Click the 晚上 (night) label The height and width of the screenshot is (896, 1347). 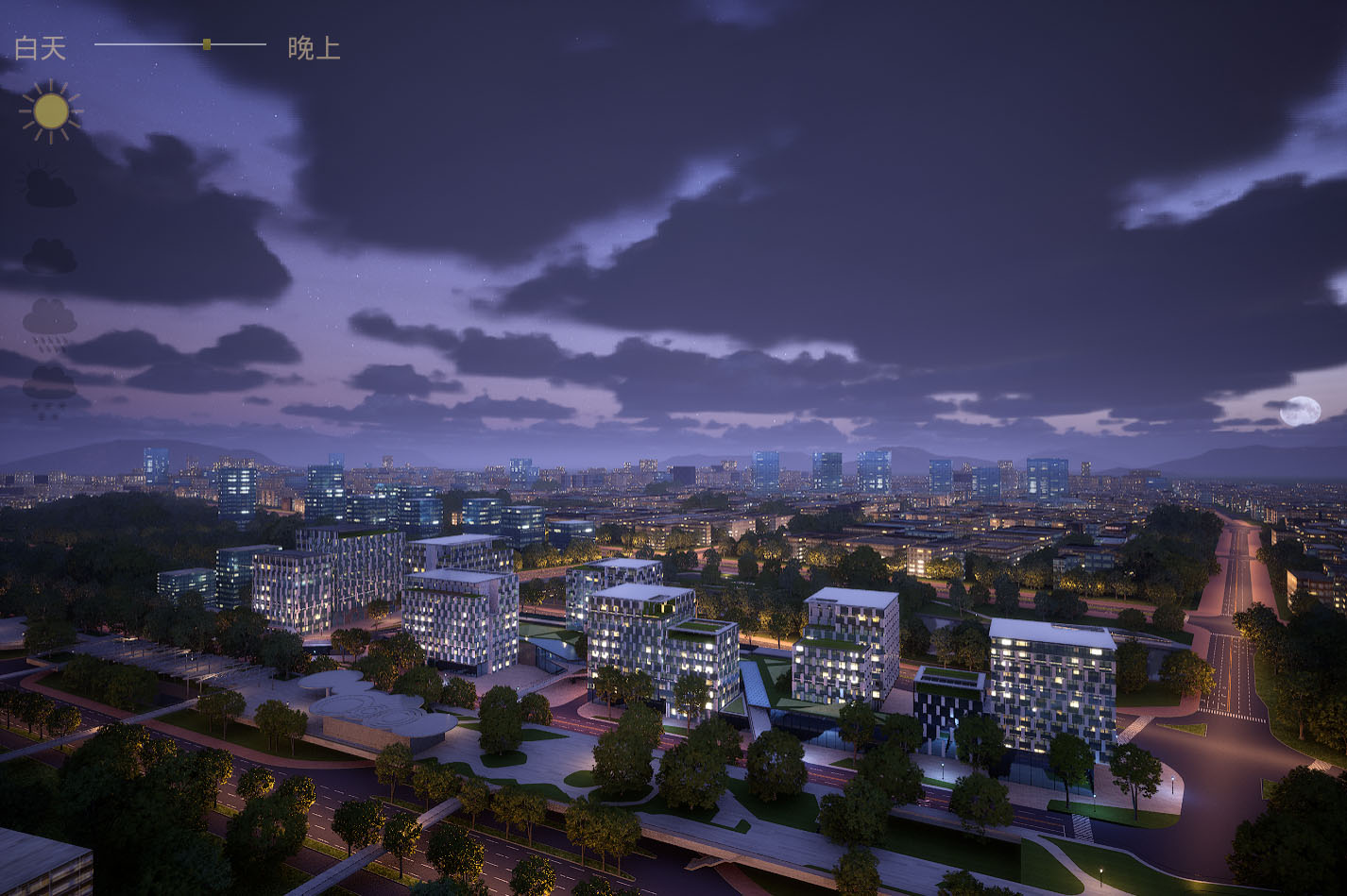click(314, 48)
